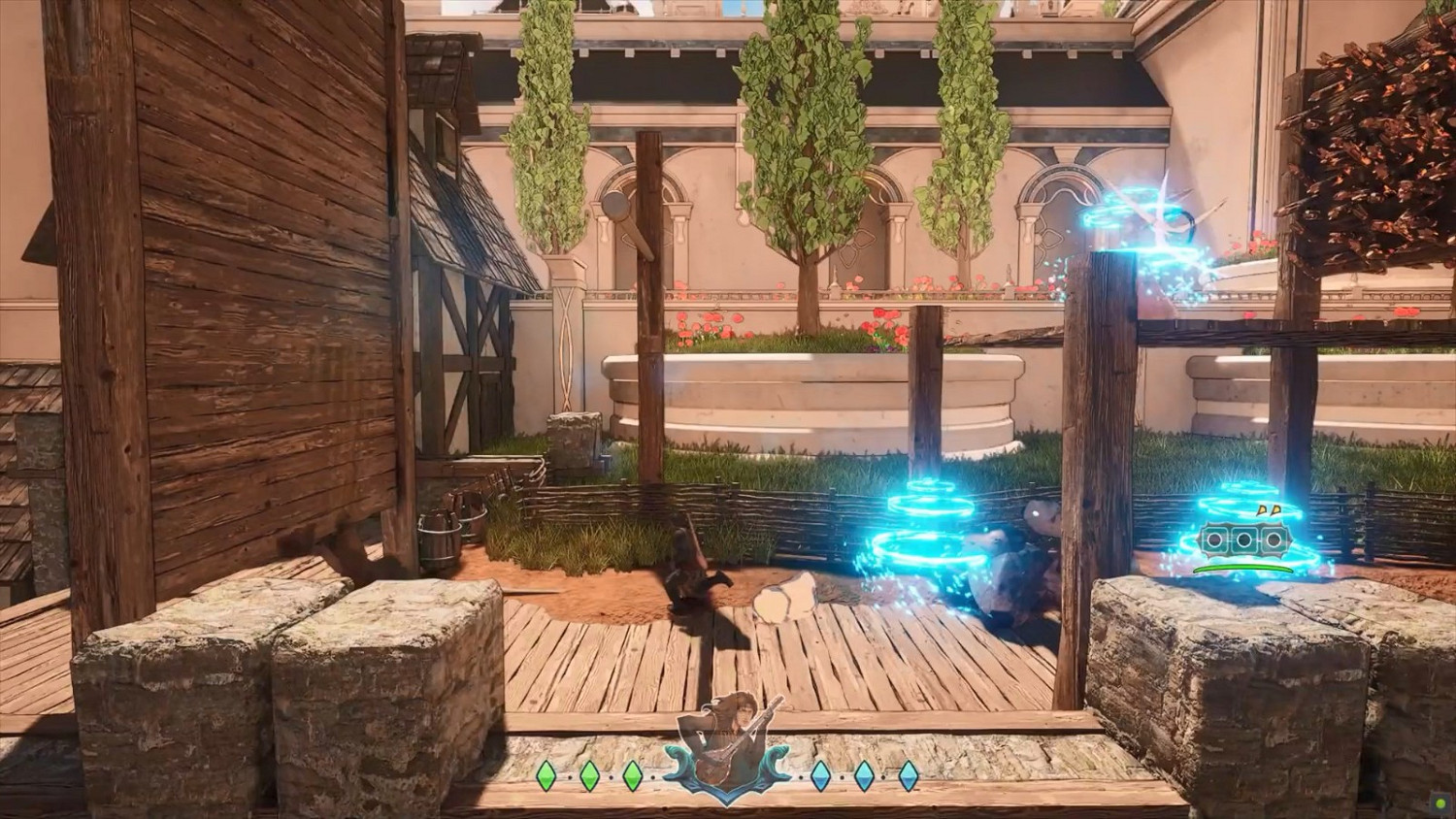The width and height of the screenshot is (1456, 819).
Task: Click the green bar under the totem's face
Action: click(1242, 569)
